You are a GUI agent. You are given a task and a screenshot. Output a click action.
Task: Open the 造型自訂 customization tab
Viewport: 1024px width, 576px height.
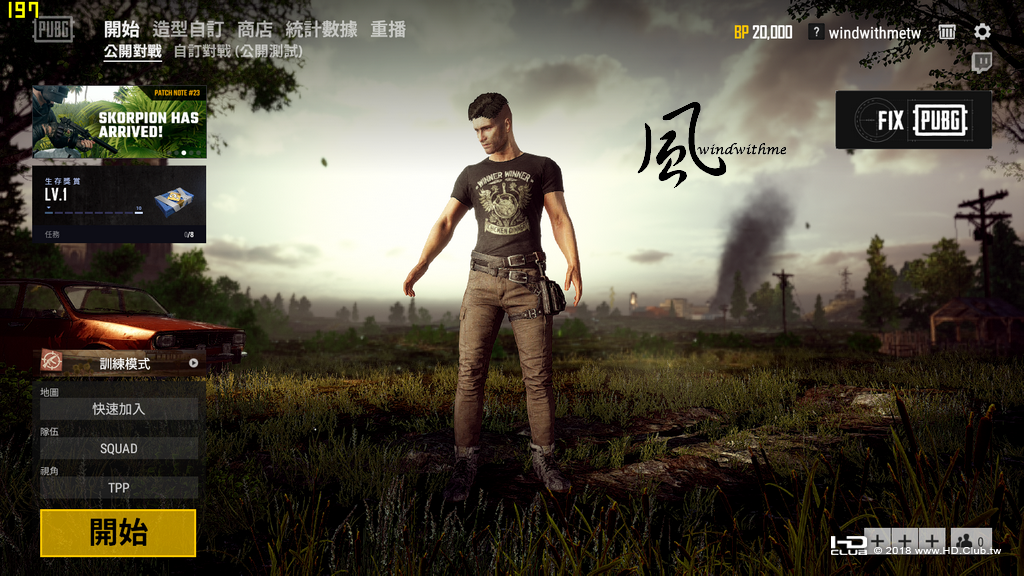pyautogui.click(x=189, y=29)
